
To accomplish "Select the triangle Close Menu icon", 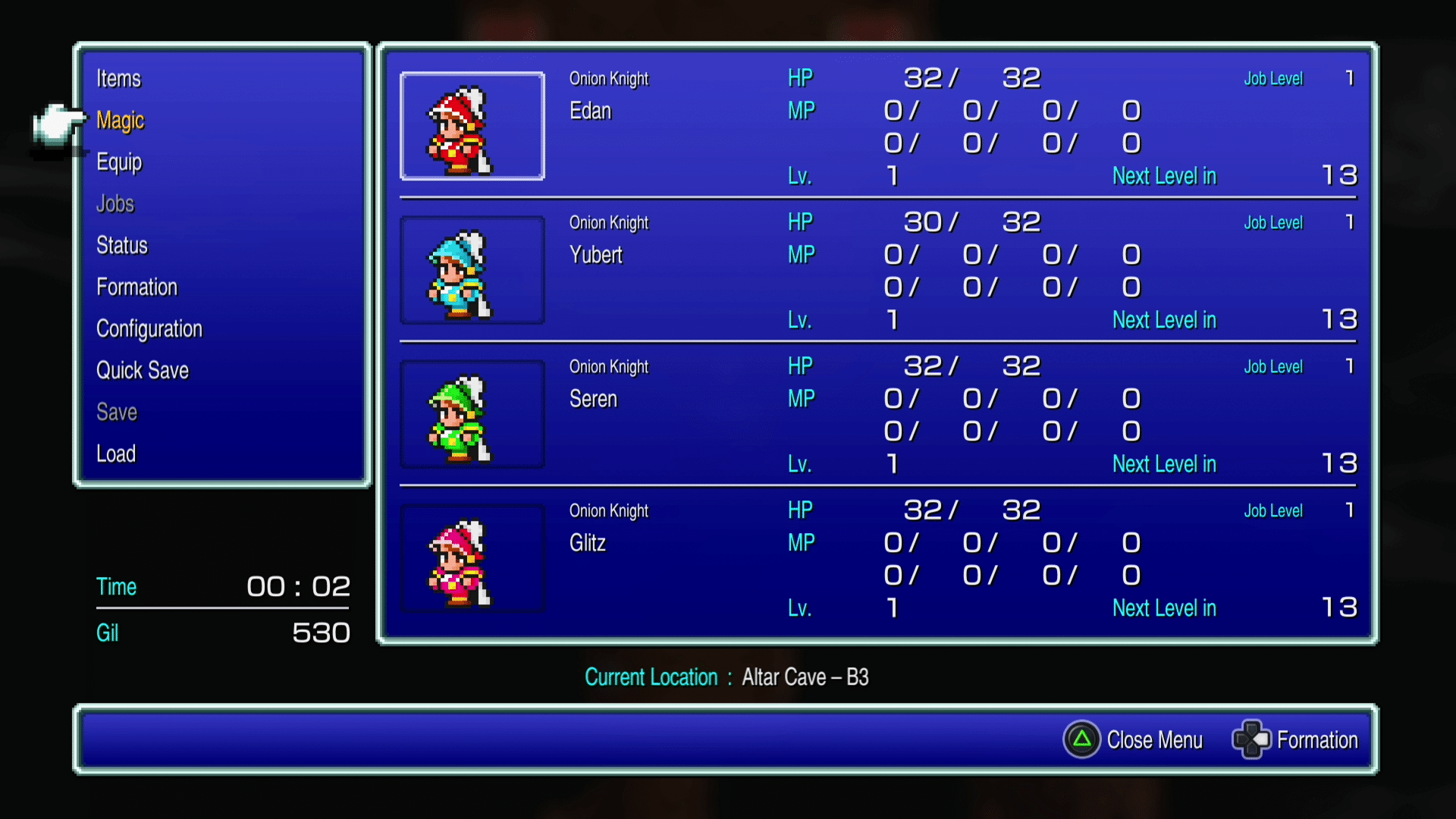I will [1082, 739].
